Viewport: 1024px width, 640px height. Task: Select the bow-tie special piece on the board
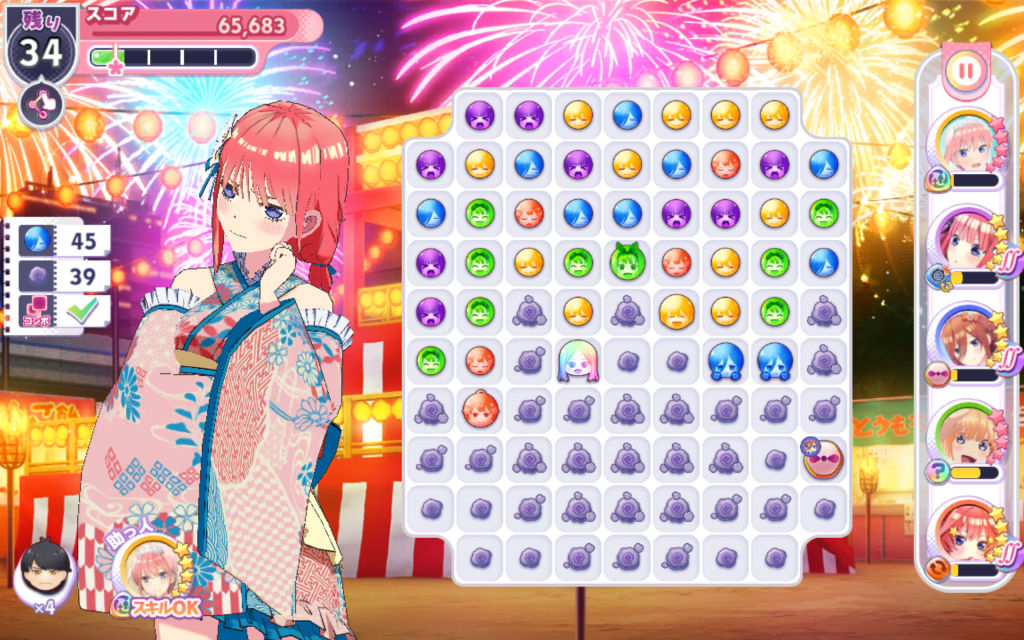tap(823, 458)
